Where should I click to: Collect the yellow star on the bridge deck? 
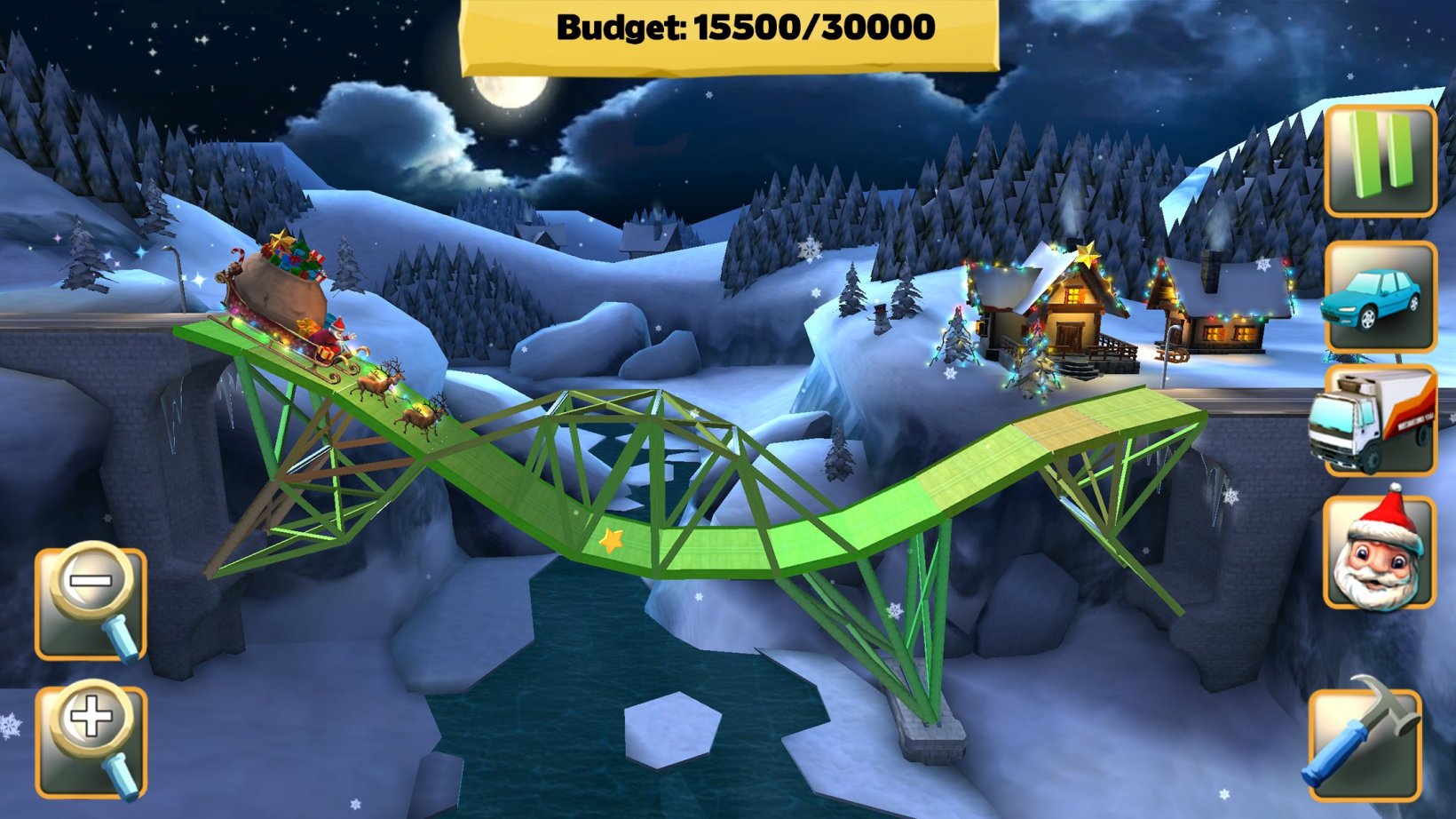tap(611, 540)
